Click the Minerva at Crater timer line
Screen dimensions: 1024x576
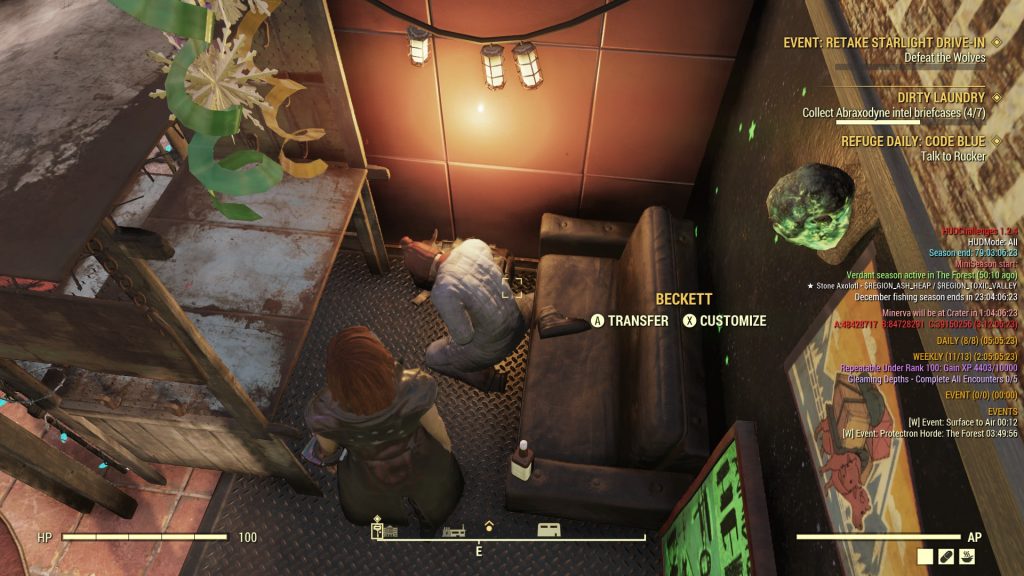(x=949, y=313)
